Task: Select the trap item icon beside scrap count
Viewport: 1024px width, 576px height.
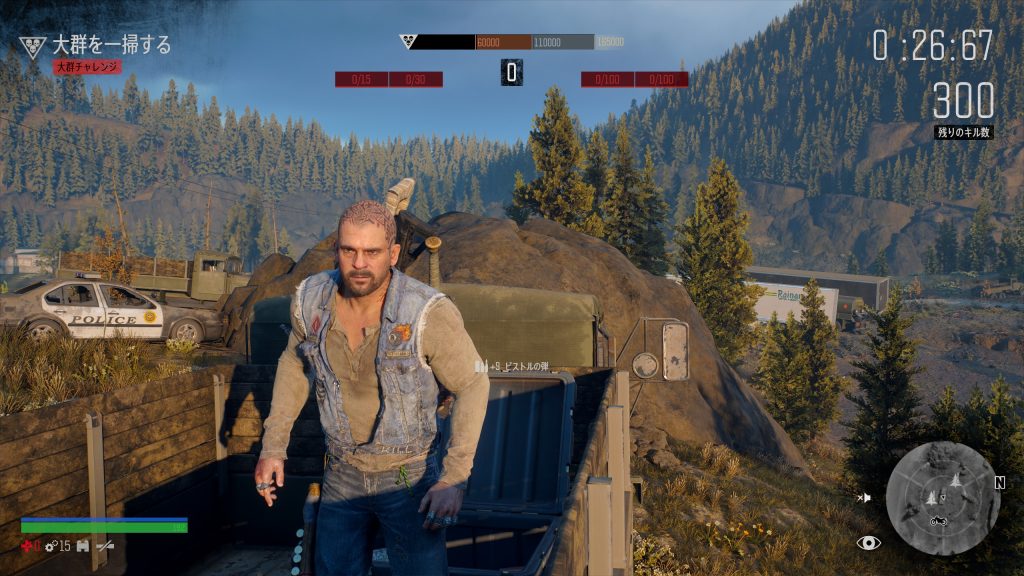Action: point(82,545)
